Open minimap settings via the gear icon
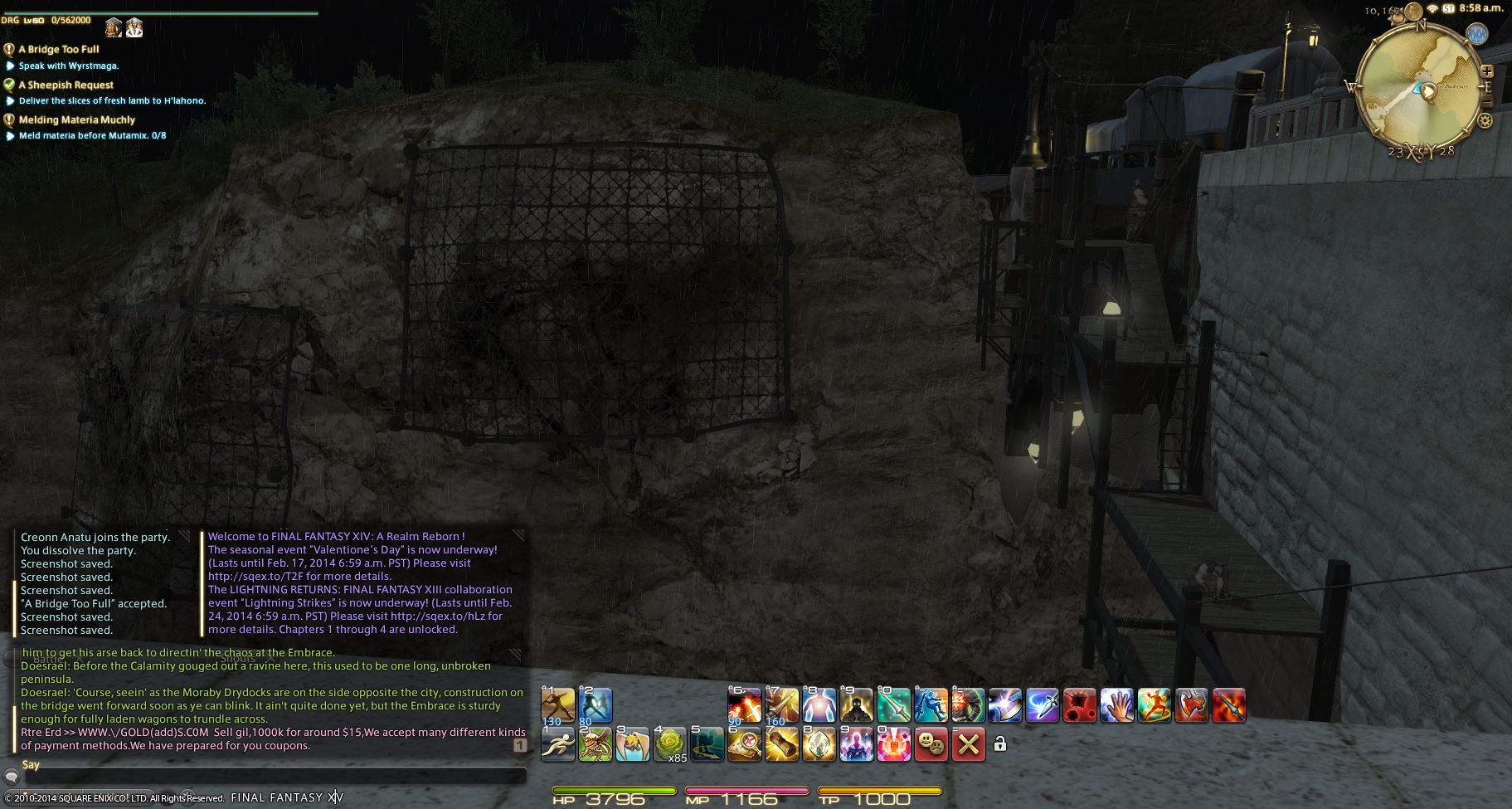1512x809 pixels. point(1485,121)
